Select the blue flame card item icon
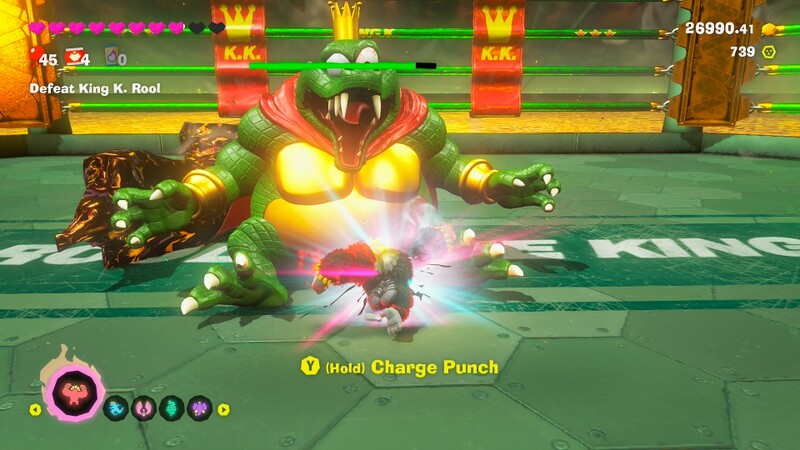The image size is (800, 450). 110,58
